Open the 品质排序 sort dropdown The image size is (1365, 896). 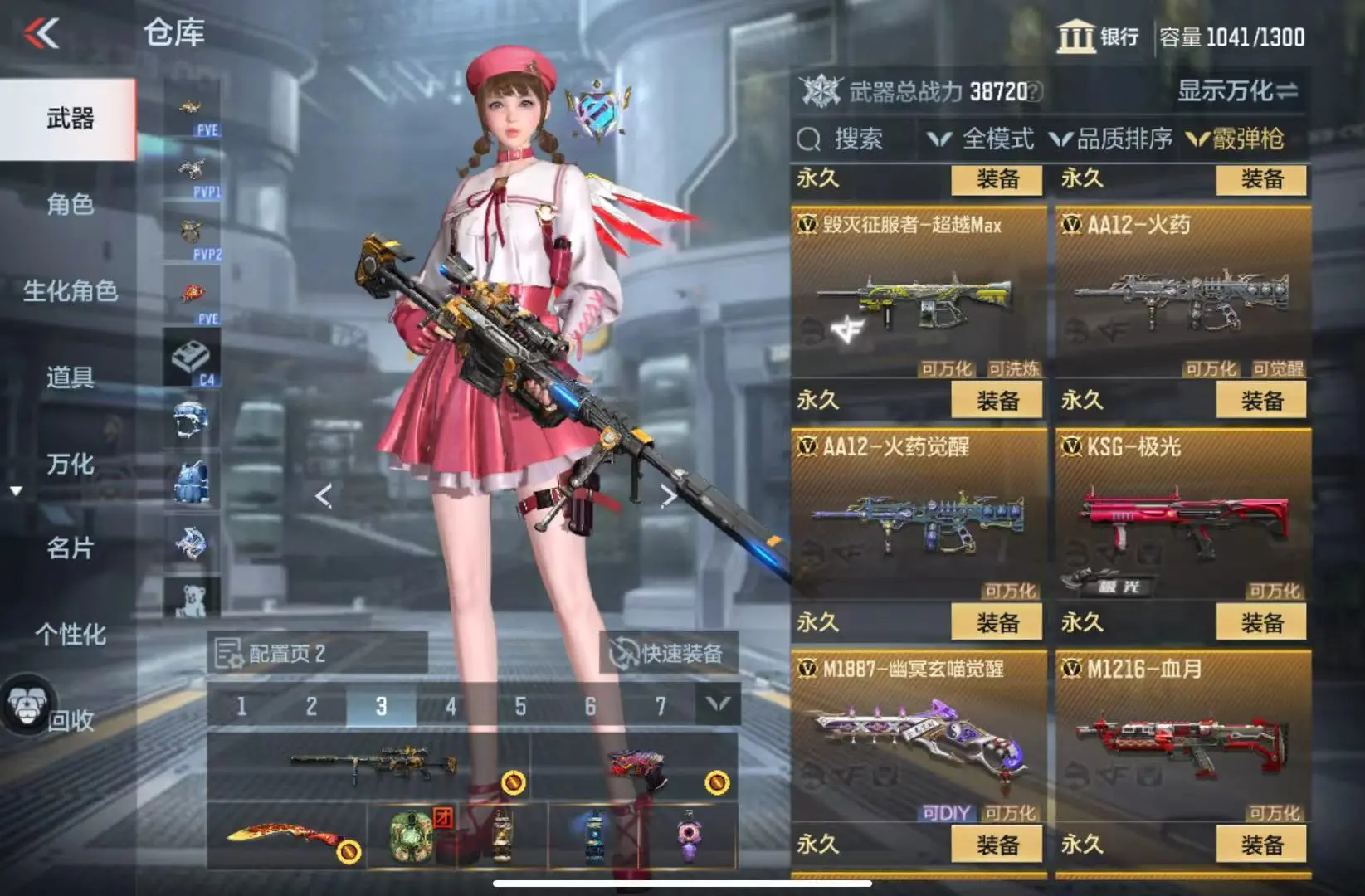pos(1112,139)
